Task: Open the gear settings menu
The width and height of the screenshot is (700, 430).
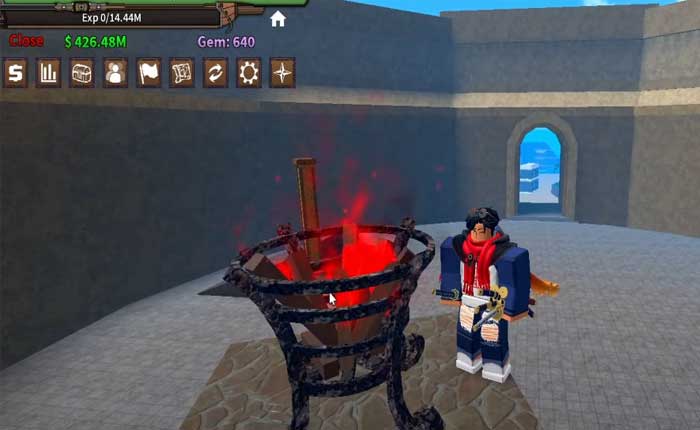Action: pos(248,73)
